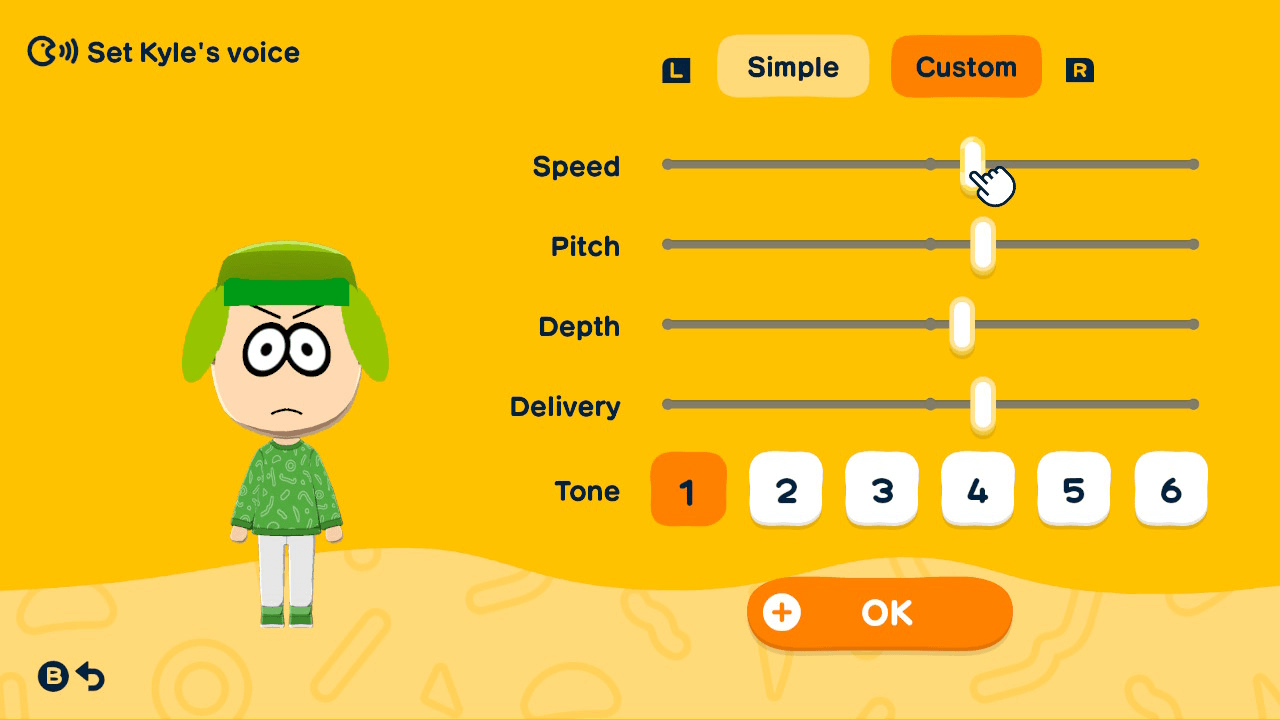Screen dimensions: 1280x720
Task: Switch to the Simple tab
Action: 793,66
